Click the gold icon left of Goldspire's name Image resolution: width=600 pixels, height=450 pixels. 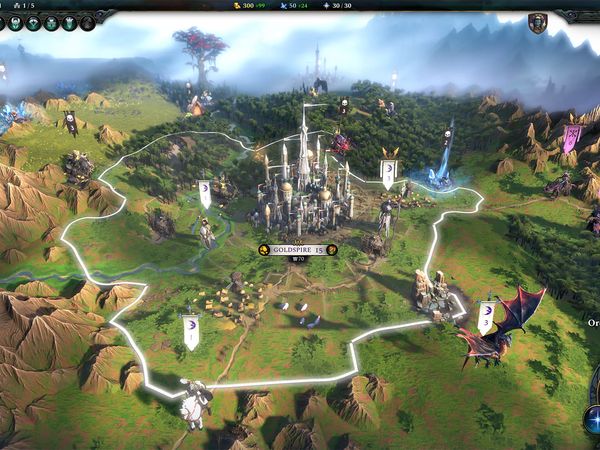(x=264, y=250)
